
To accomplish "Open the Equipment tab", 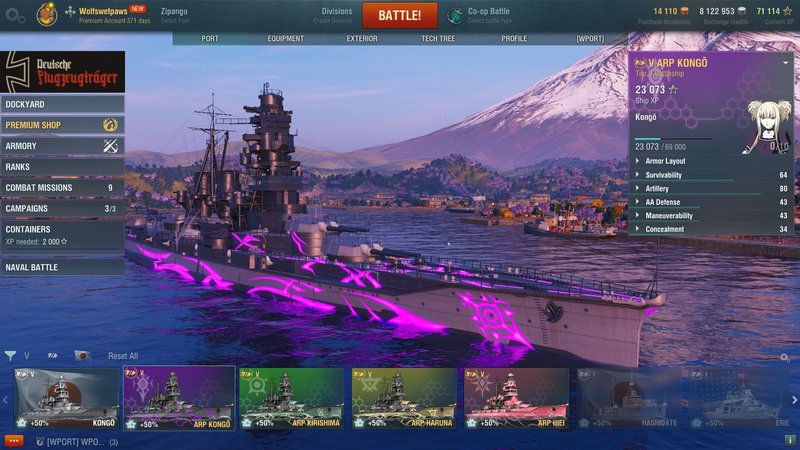I will [x=286, y=39].
